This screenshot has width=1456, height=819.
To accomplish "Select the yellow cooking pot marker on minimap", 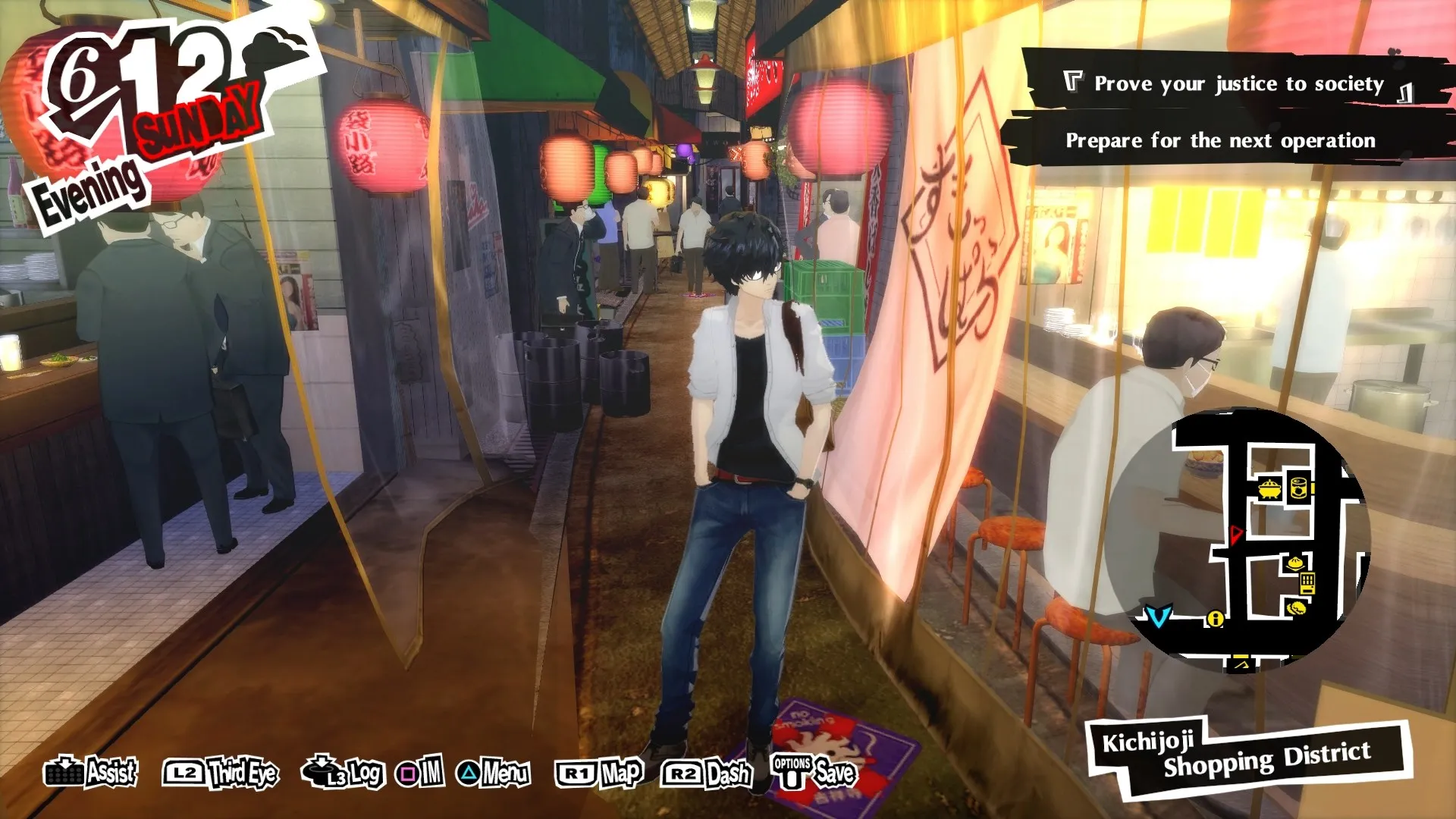I will 1269,489.
